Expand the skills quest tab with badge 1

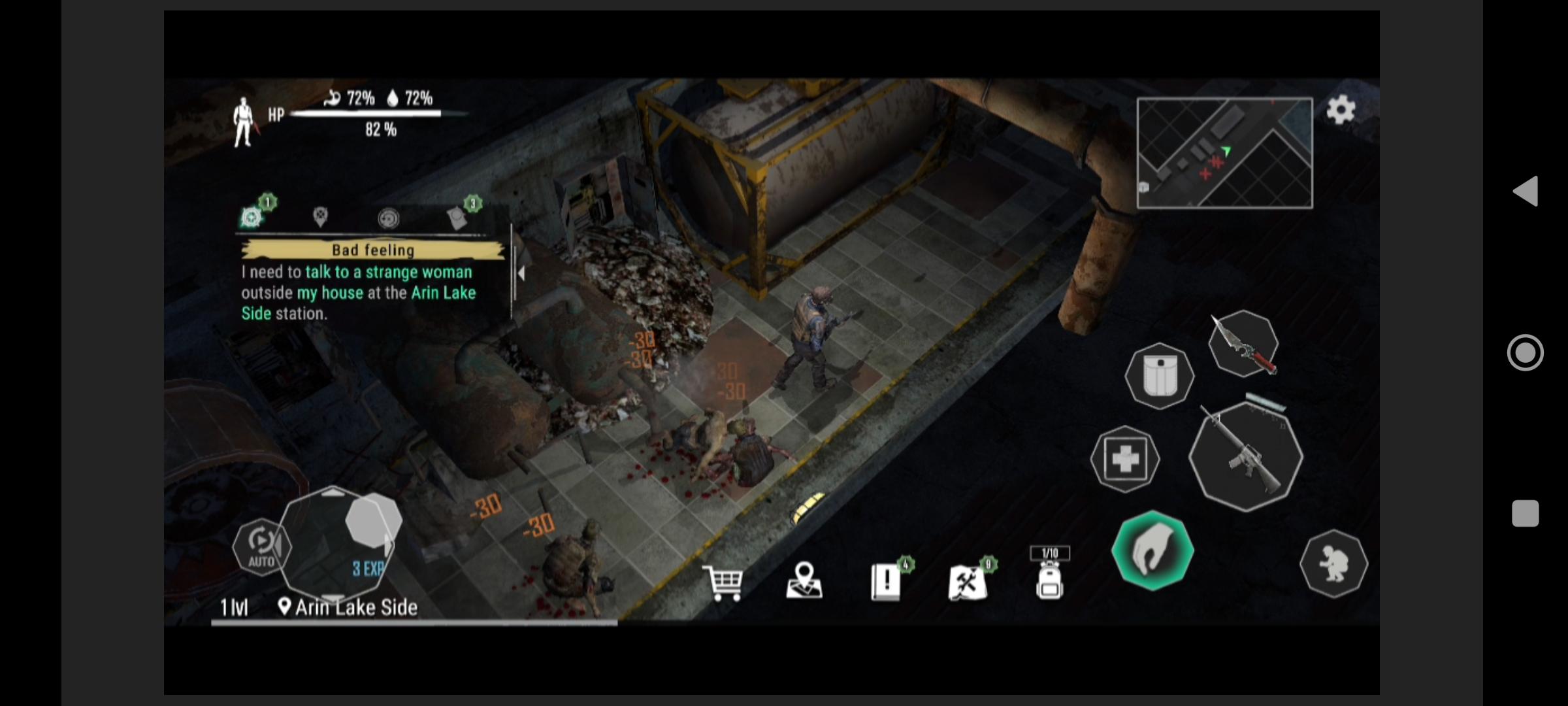(252, 217)
